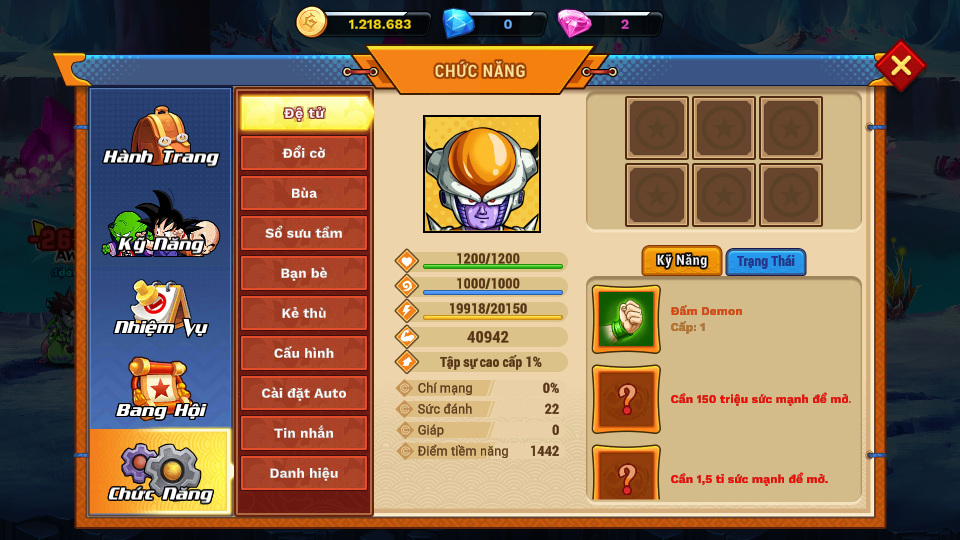Select the Đấm Demon fist skill icon
This screenshot has height=540, width=960.
coord(626,320)
